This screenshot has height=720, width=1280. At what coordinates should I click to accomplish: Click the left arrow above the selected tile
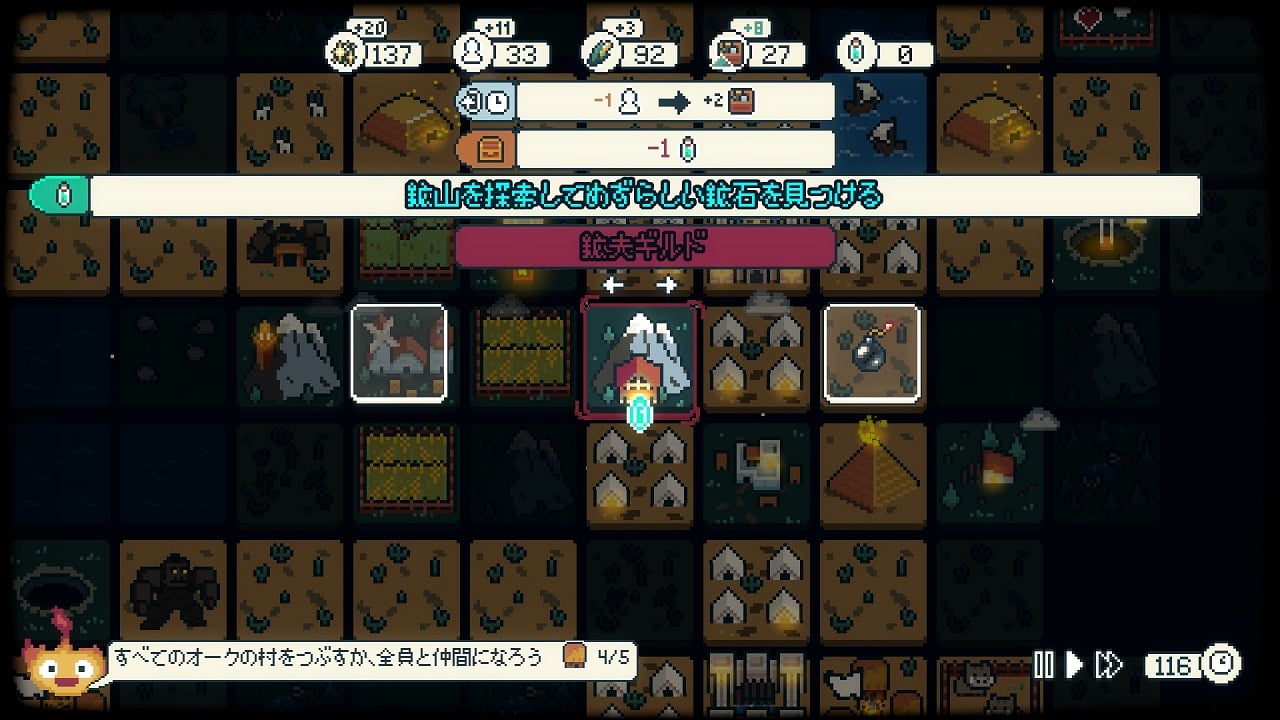613,286
